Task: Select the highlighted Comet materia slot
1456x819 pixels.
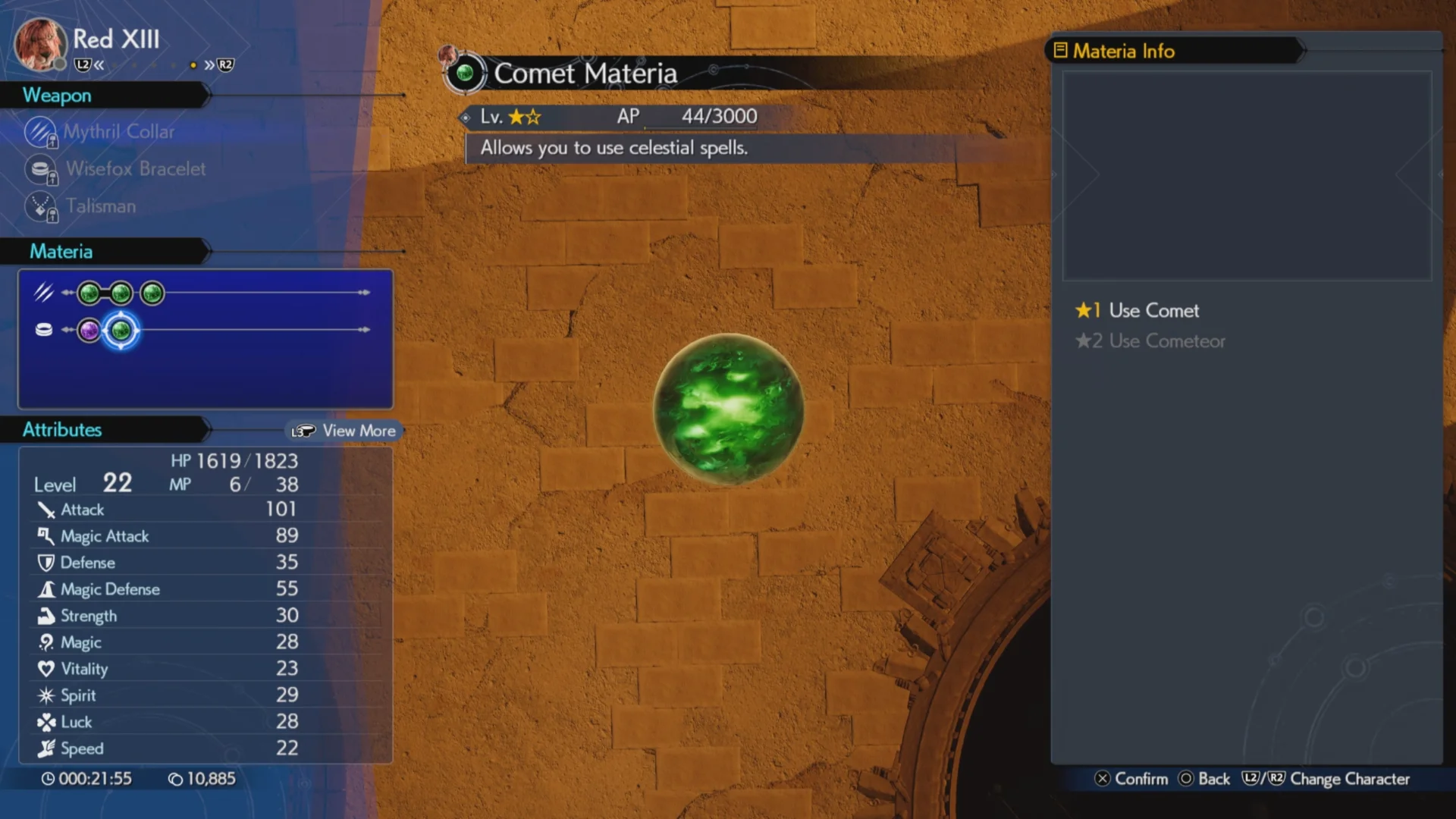Action: [x=121, y=331]
